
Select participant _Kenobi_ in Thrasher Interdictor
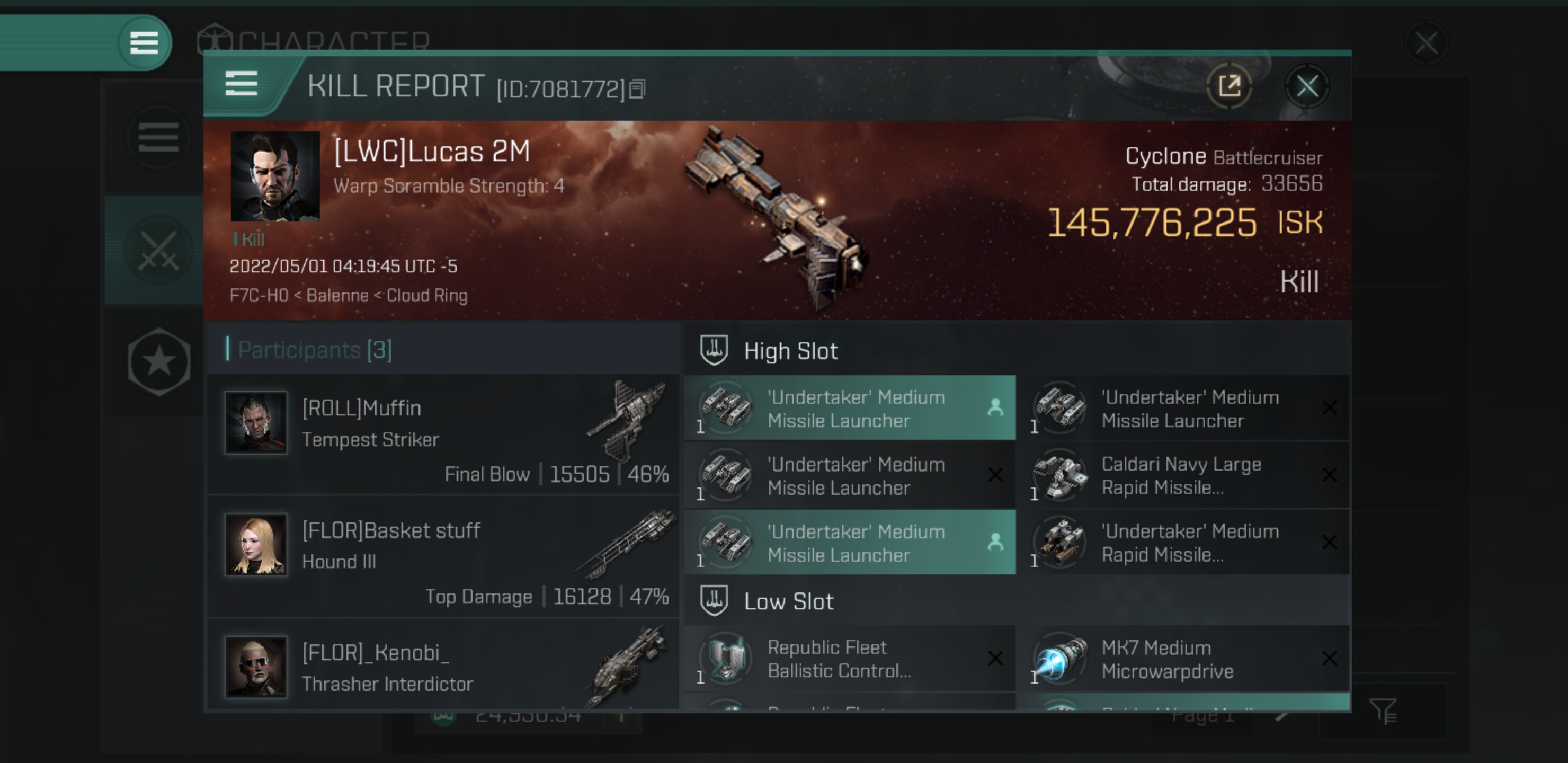click(x=443, y=666)
